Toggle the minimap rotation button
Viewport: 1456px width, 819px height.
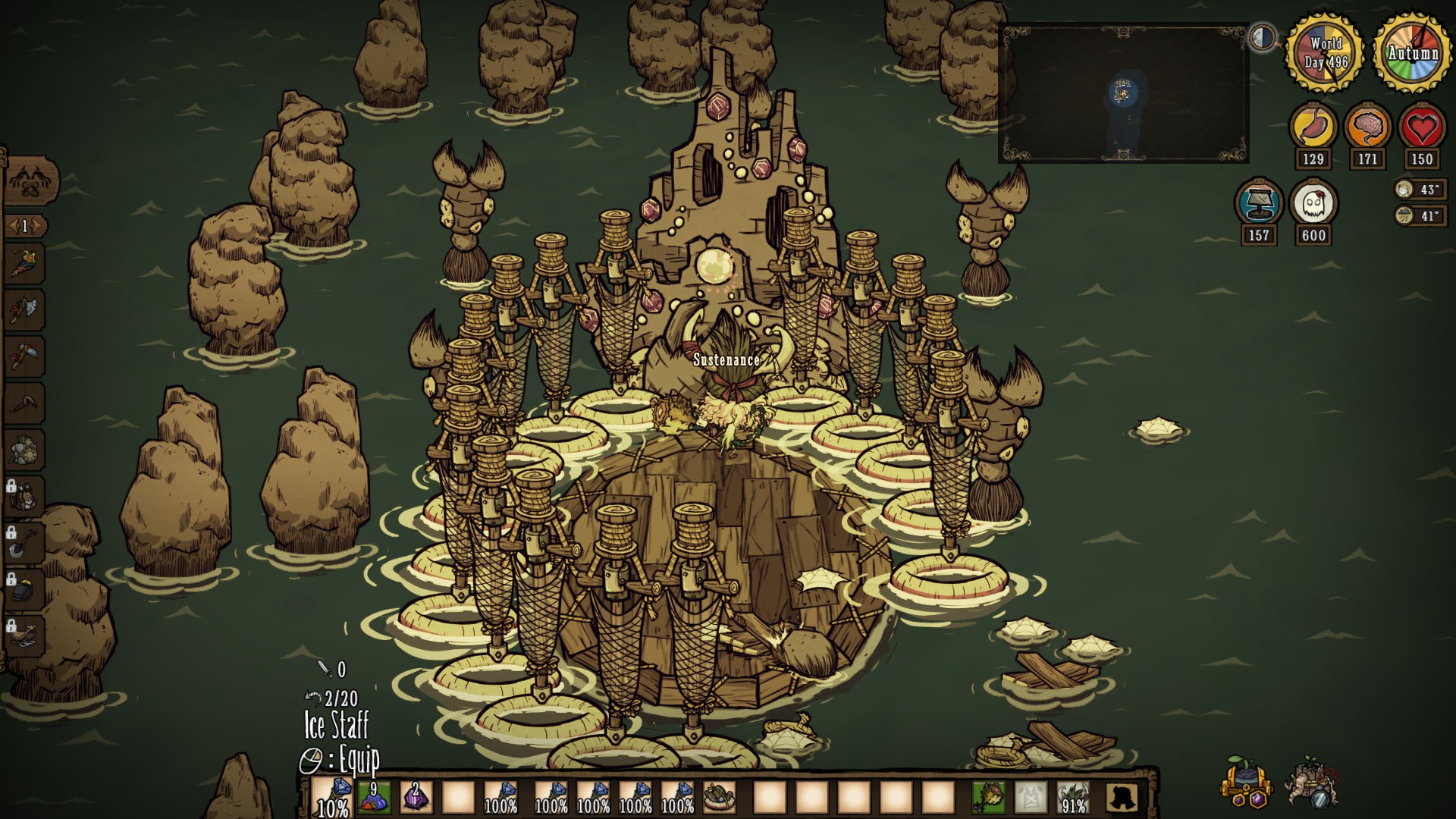tap(1263, 37)
